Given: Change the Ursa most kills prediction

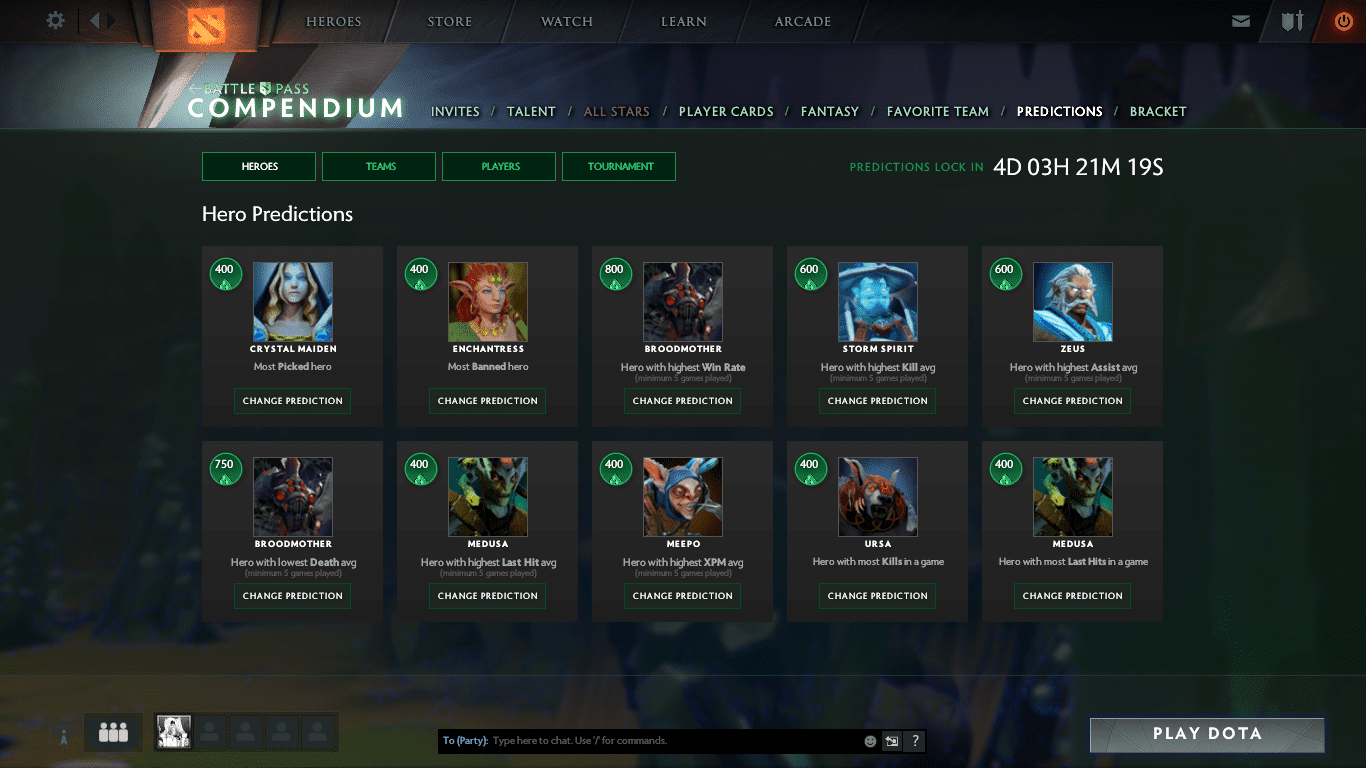Looking at the screenshot, I should [x=878, y=596].
